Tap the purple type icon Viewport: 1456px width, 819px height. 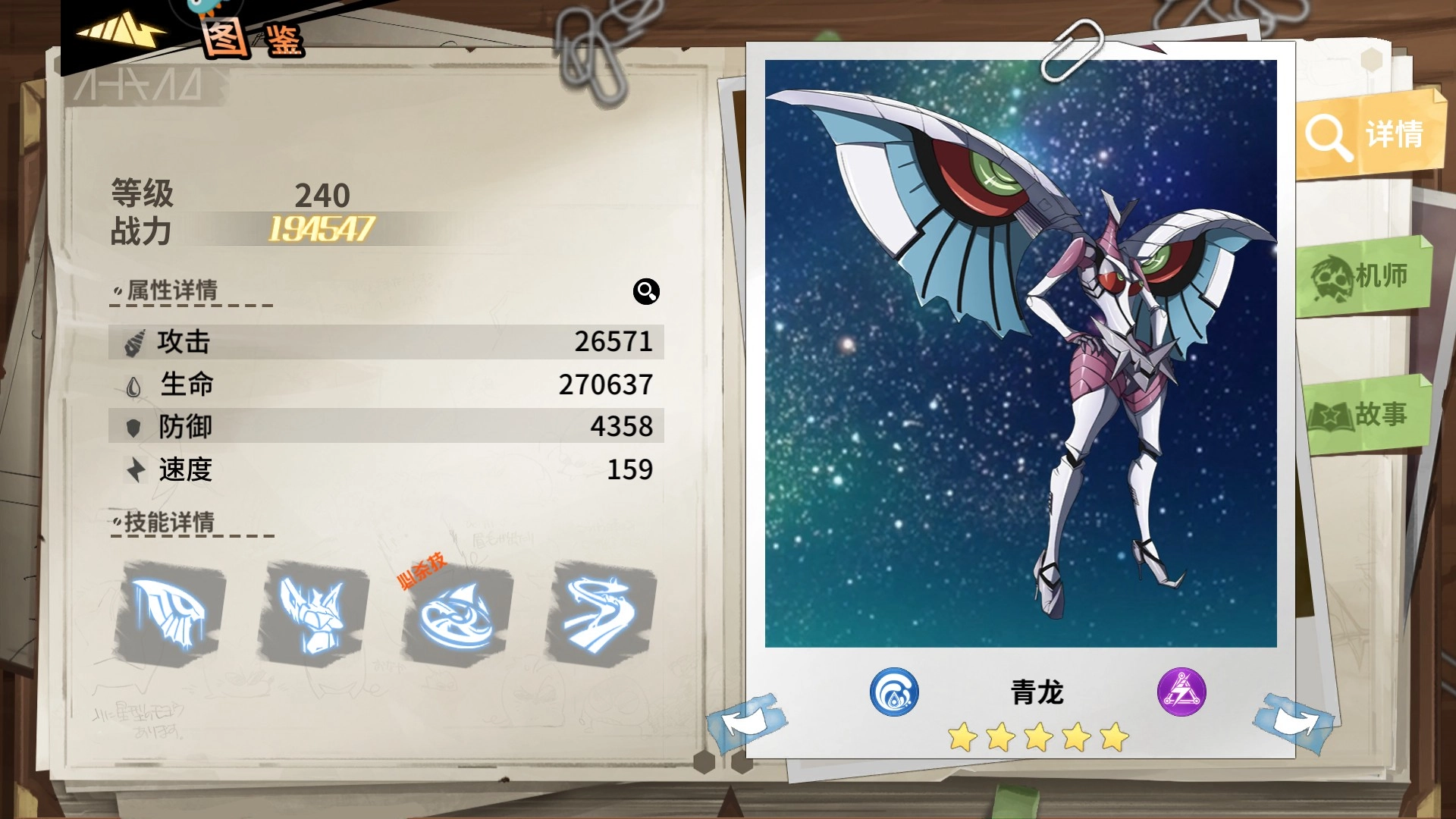click(x=1181, y=692)
